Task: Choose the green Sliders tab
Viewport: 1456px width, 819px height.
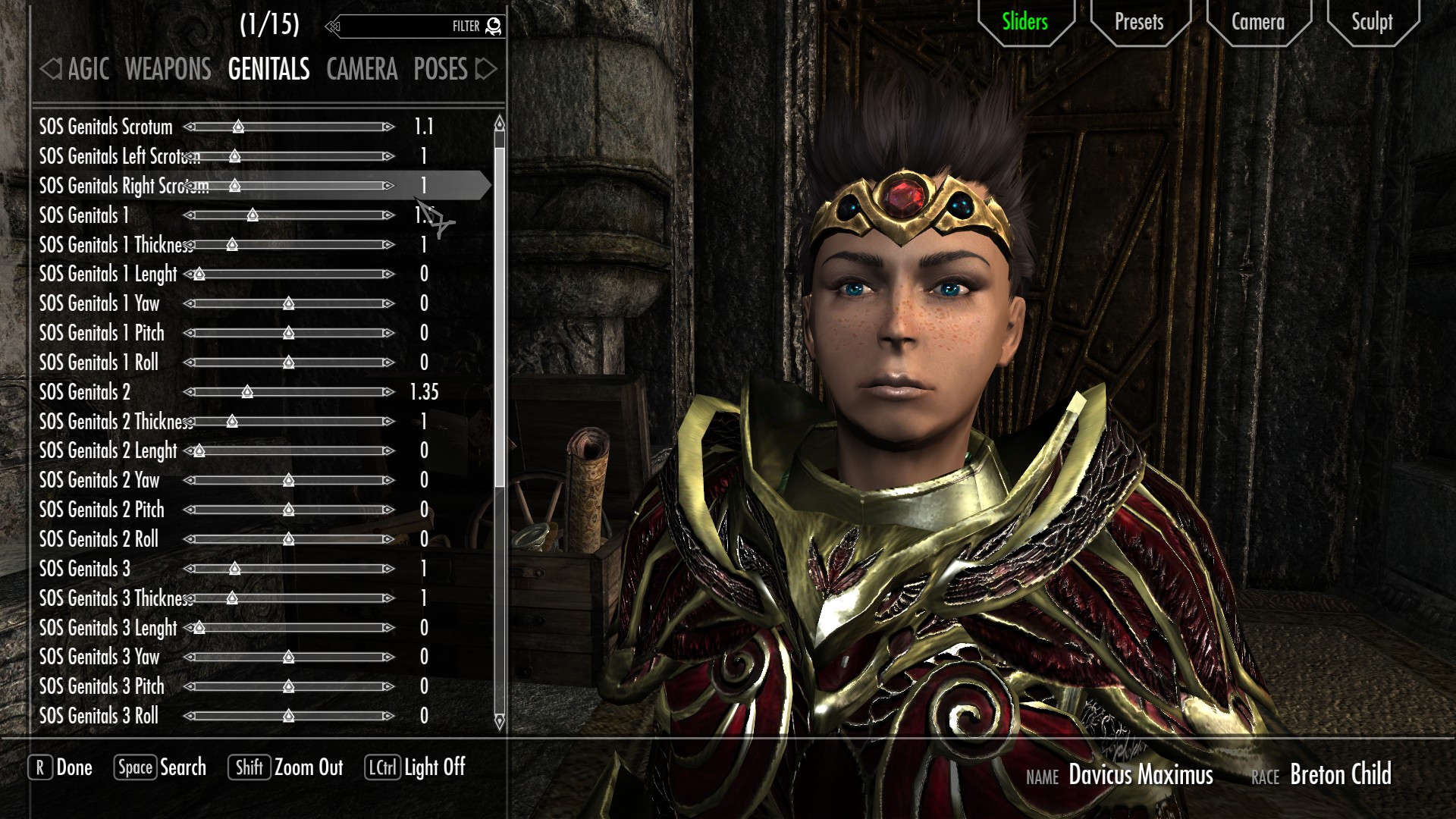Action: [1025, 22]
